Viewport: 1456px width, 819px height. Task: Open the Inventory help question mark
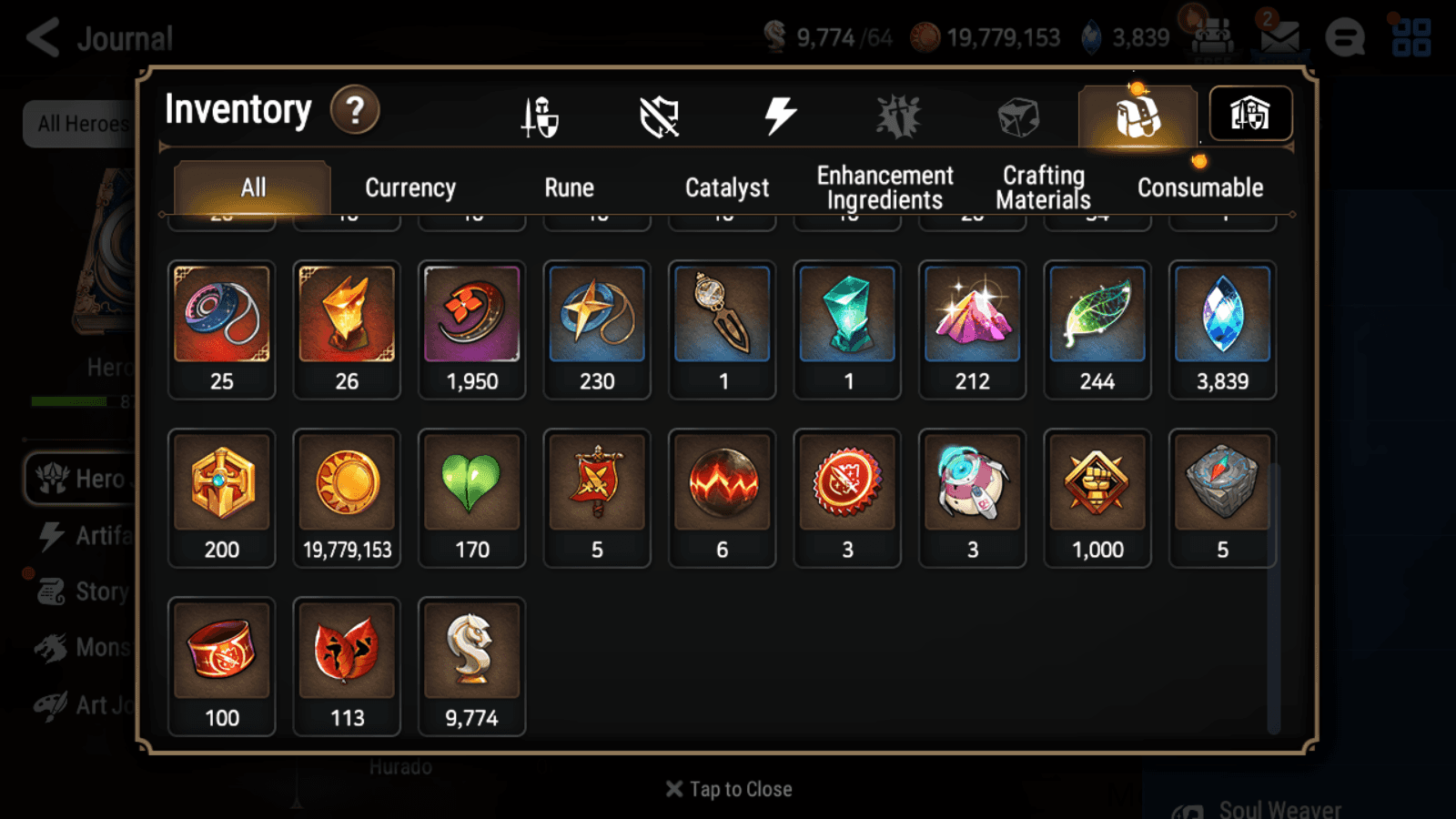pyautogui.click(x=355, y=110)
